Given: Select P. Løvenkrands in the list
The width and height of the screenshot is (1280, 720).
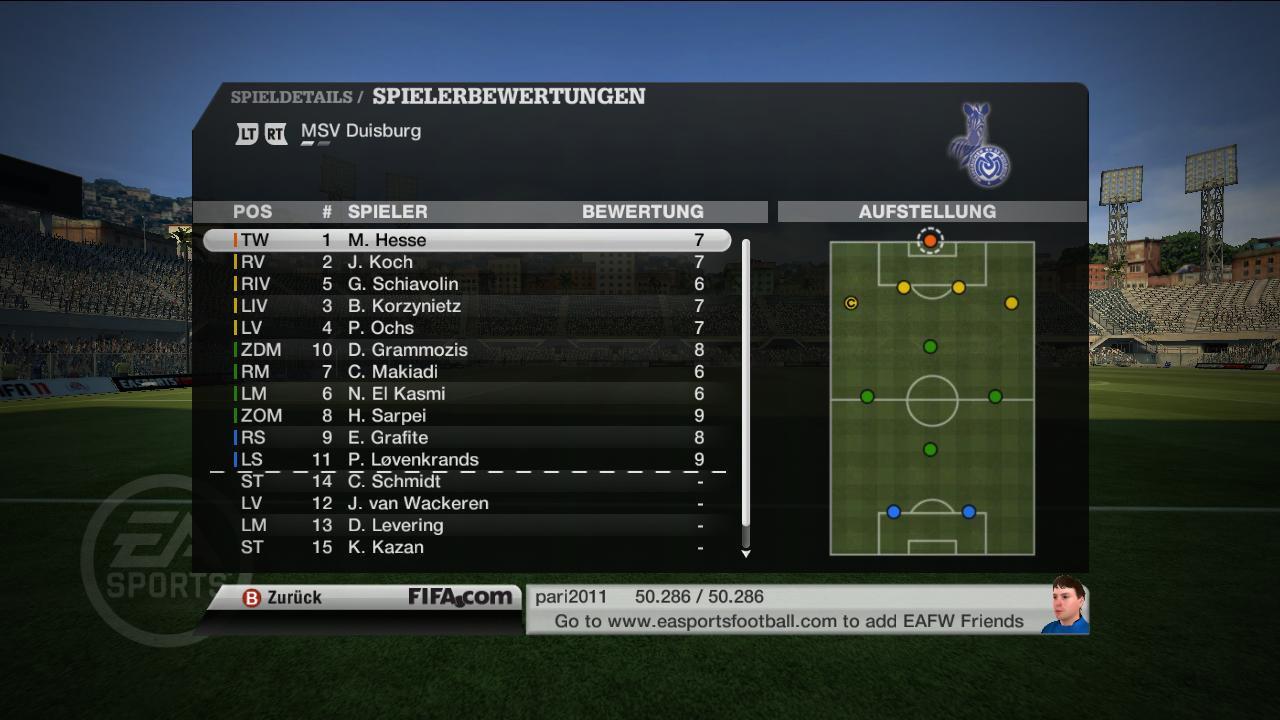Looking at the screenshot, I should click(466, 460).
